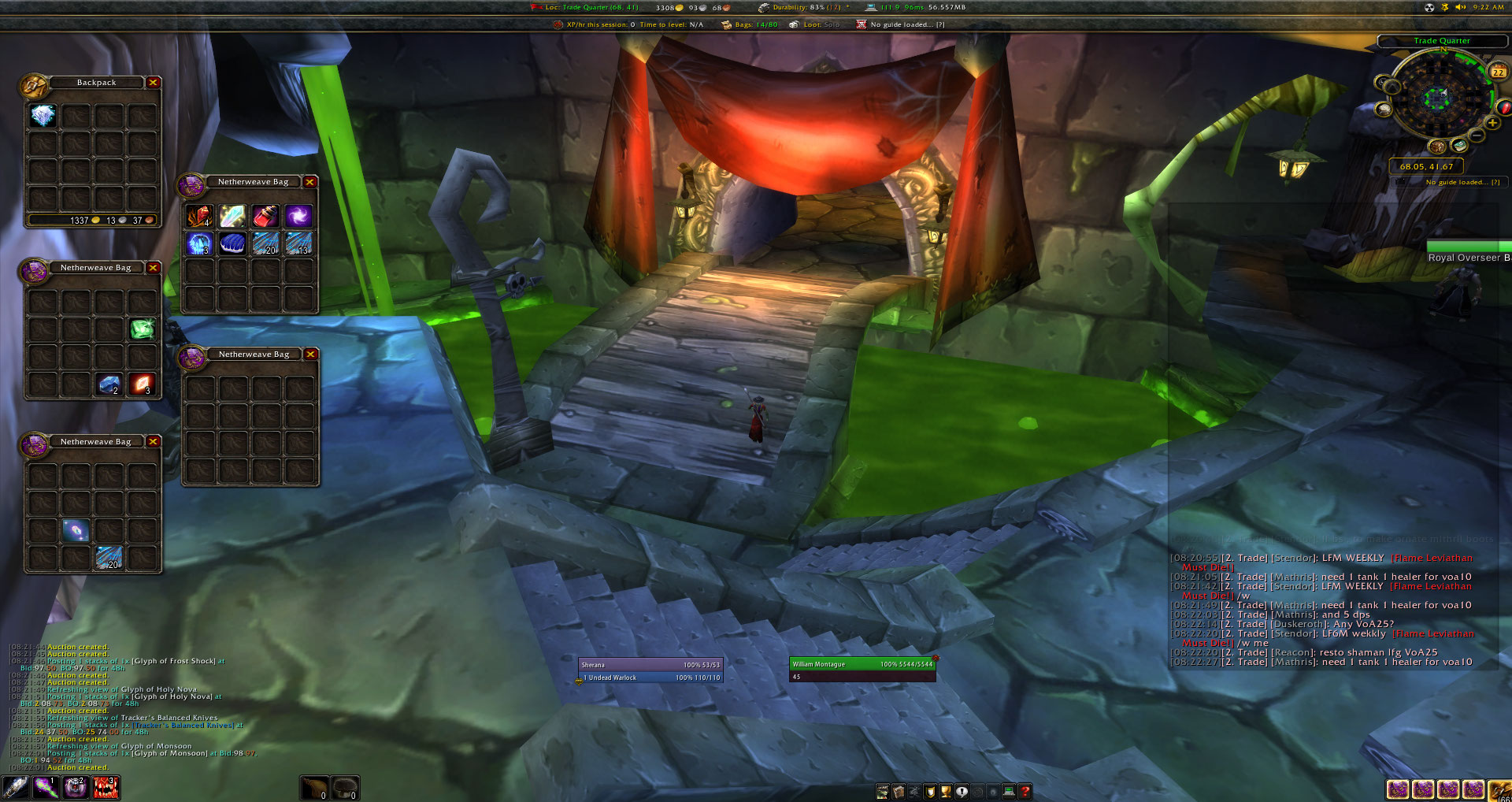Zoom out on the minimap
The image size is (1512, 802).
1477,136
